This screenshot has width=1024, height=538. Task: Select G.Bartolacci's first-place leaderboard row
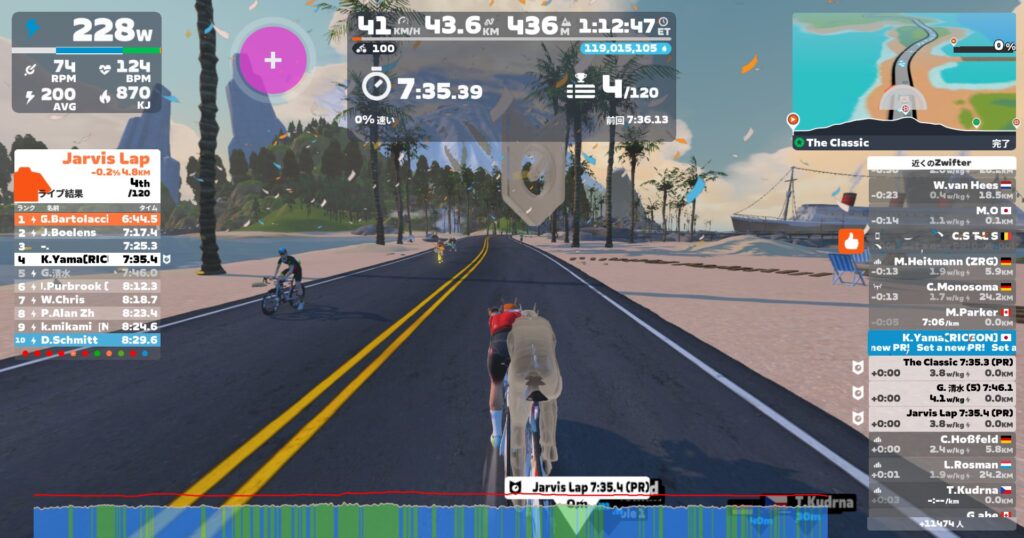(87, 219)
